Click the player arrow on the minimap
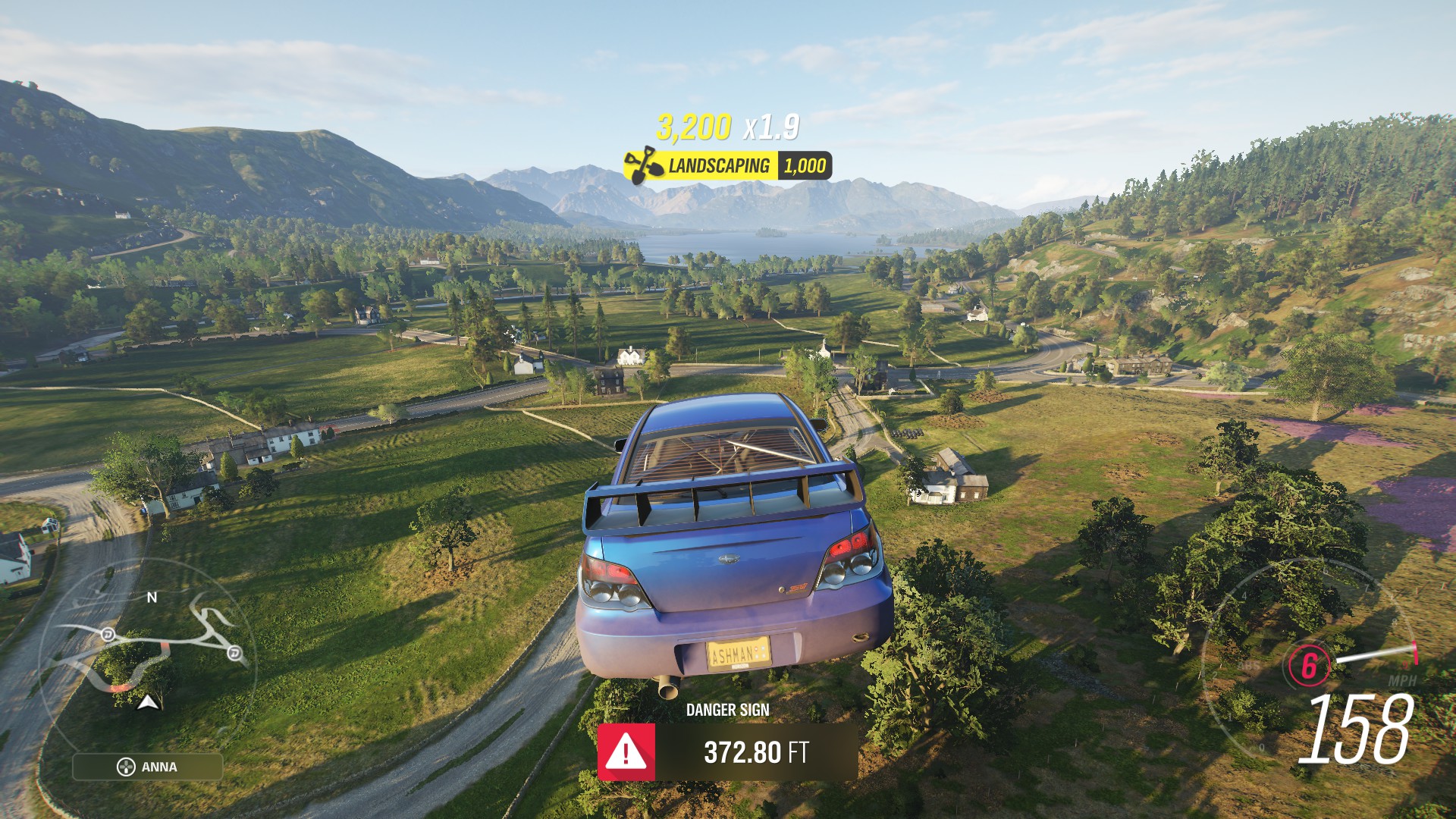This screenshot has width=1456, height=819. pos(148,702)
